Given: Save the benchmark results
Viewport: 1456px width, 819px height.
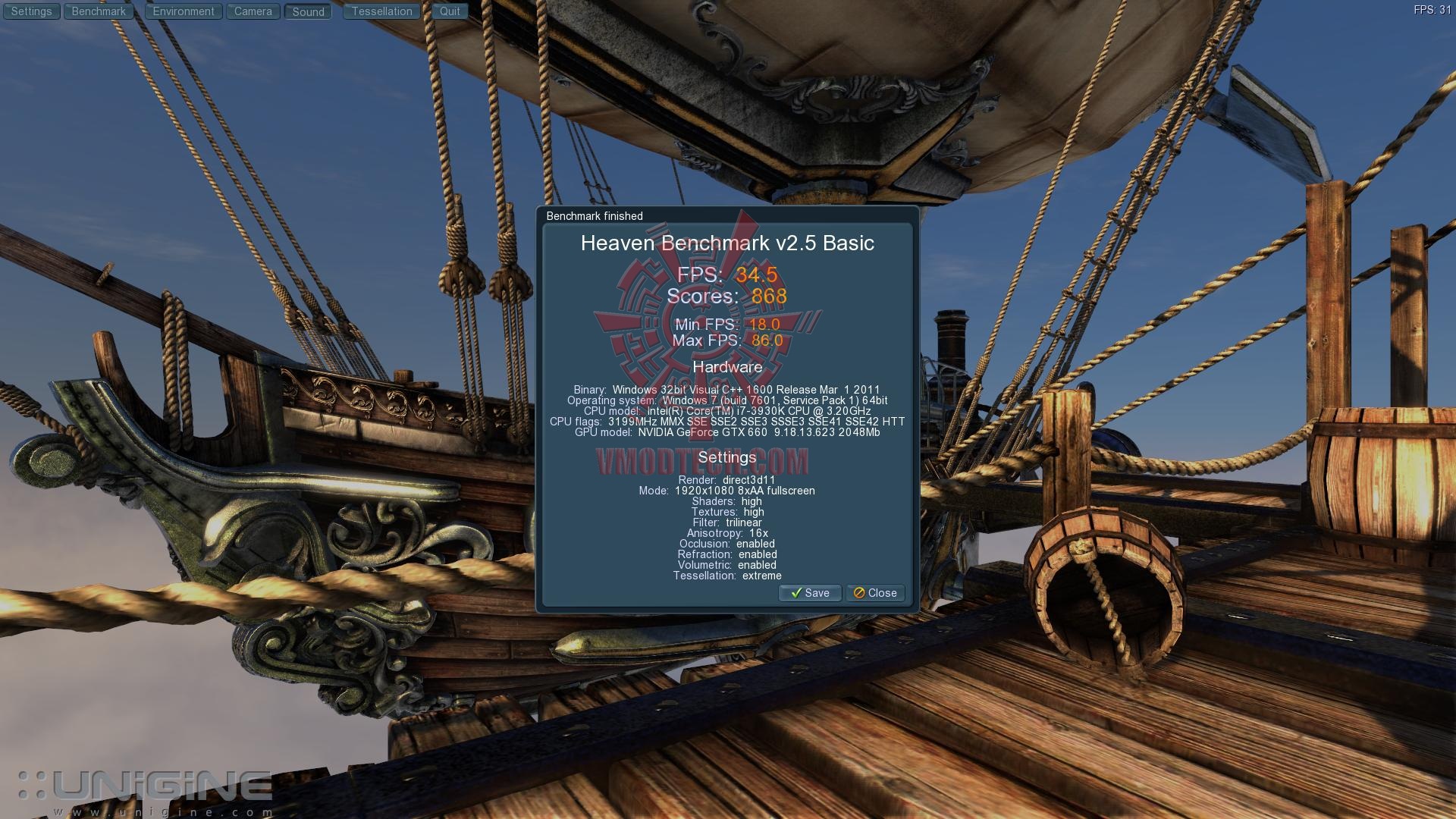Looking at the screenshot, I should point(810,593).
